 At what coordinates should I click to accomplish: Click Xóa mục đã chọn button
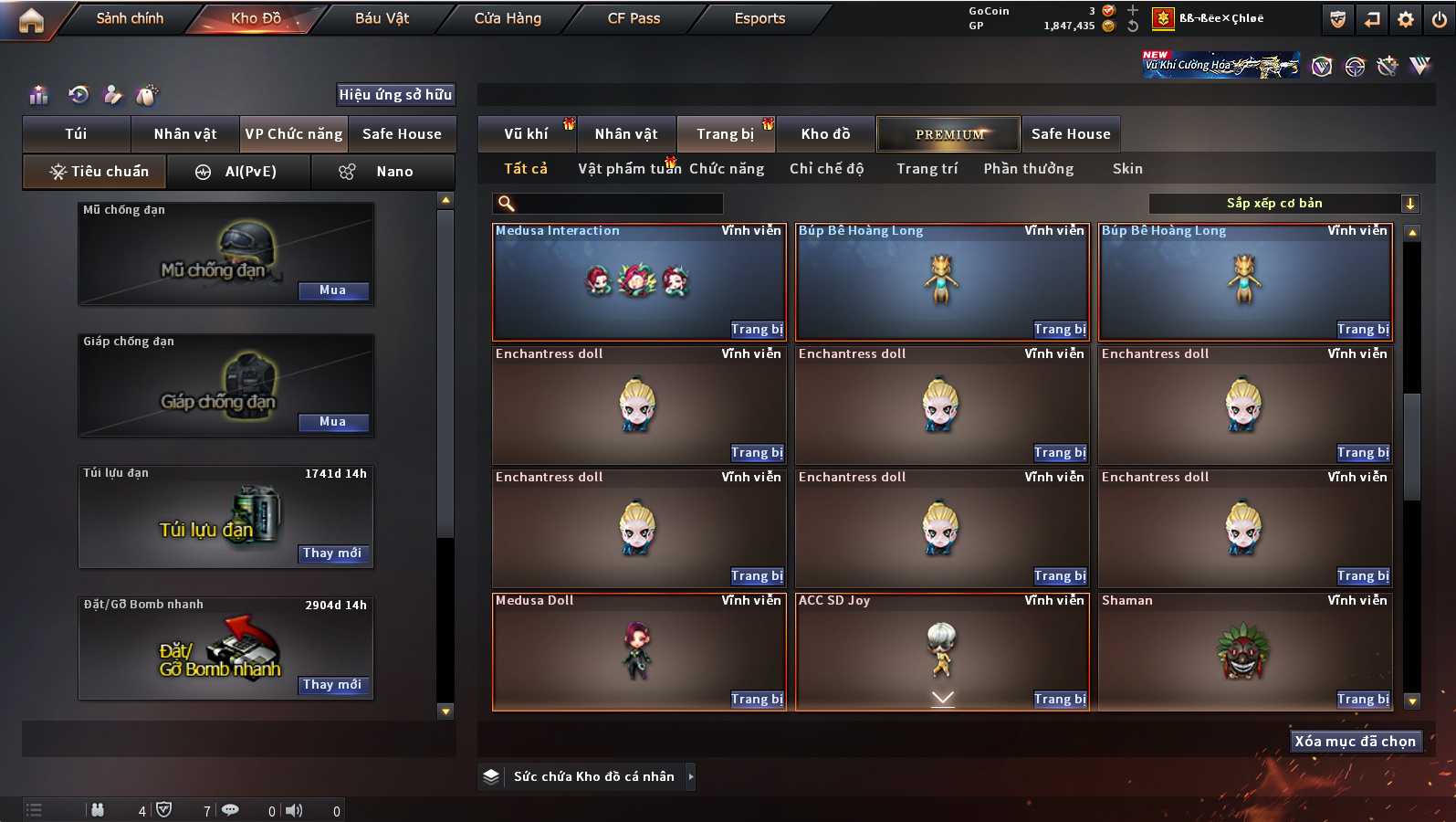coord(1355,742)
